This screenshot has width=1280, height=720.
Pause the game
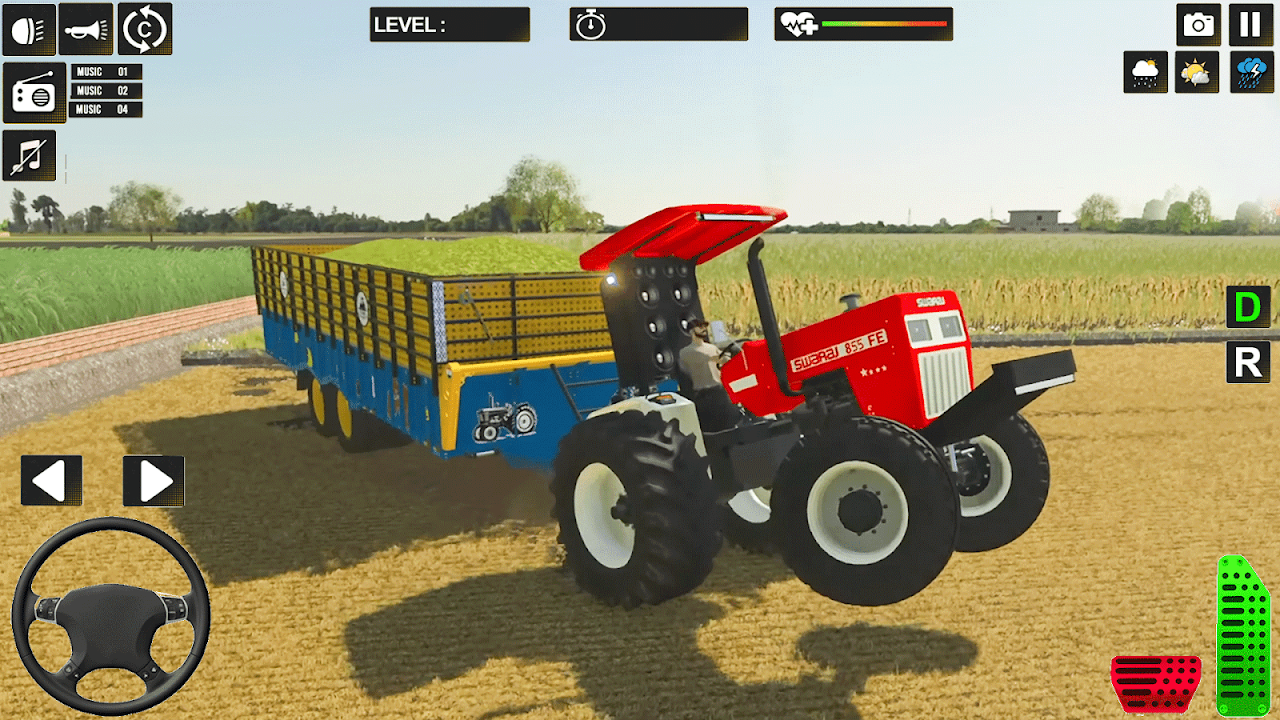(1250, 25)
